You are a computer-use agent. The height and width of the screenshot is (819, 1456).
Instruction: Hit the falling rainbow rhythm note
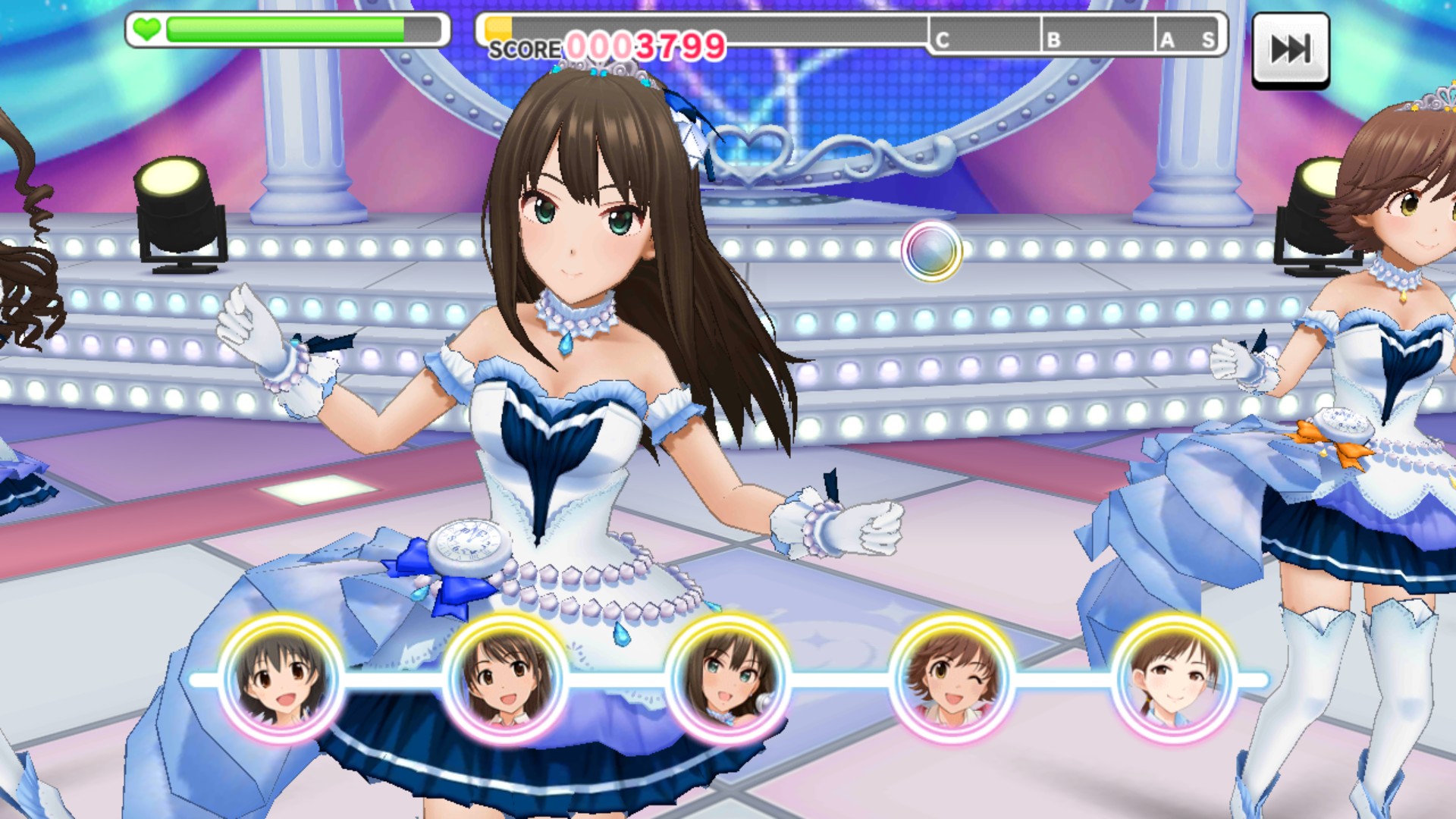[931, 251]
